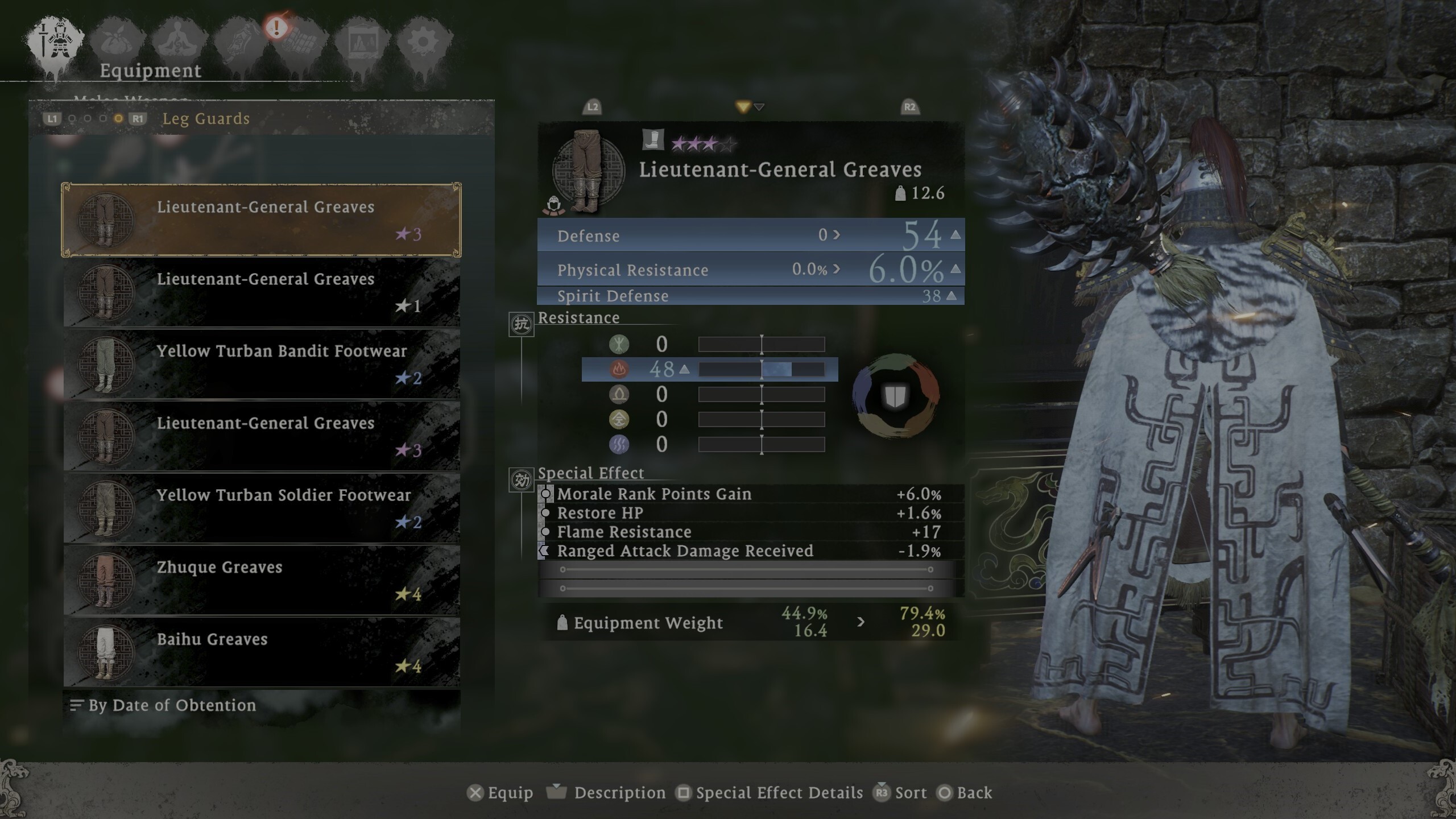Viewport: 1456px width, 819px height.
Task: Pick the Zhuque Greaves
Action: 262,581
